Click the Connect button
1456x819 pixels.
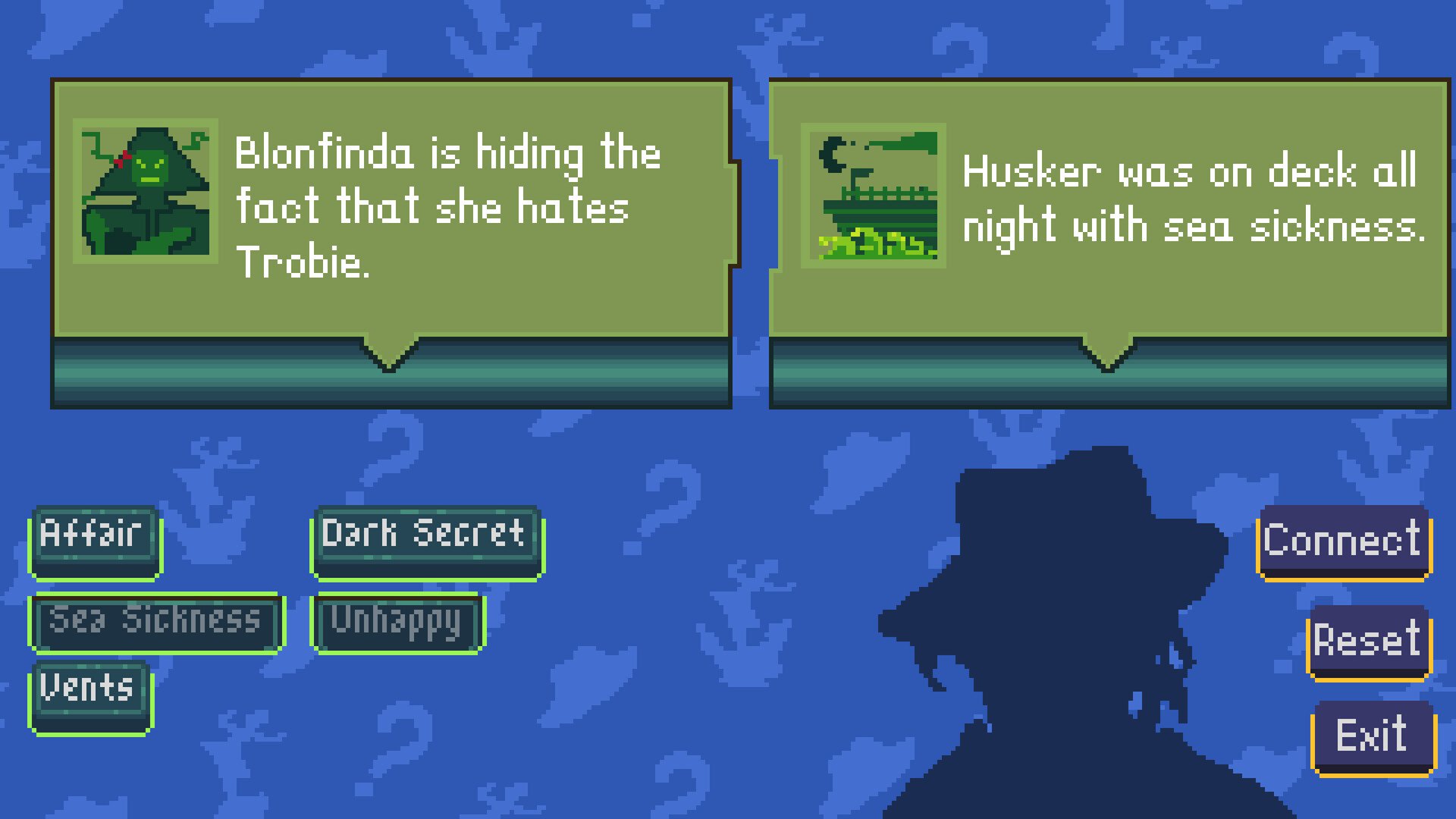click(x=1343, y=541)
